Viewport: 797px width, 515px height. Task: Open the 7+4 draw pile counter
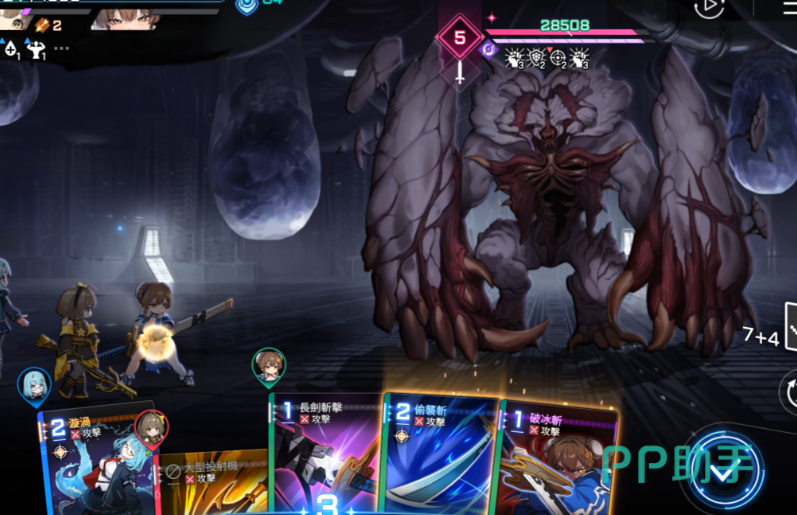click(x=761, y=337)
